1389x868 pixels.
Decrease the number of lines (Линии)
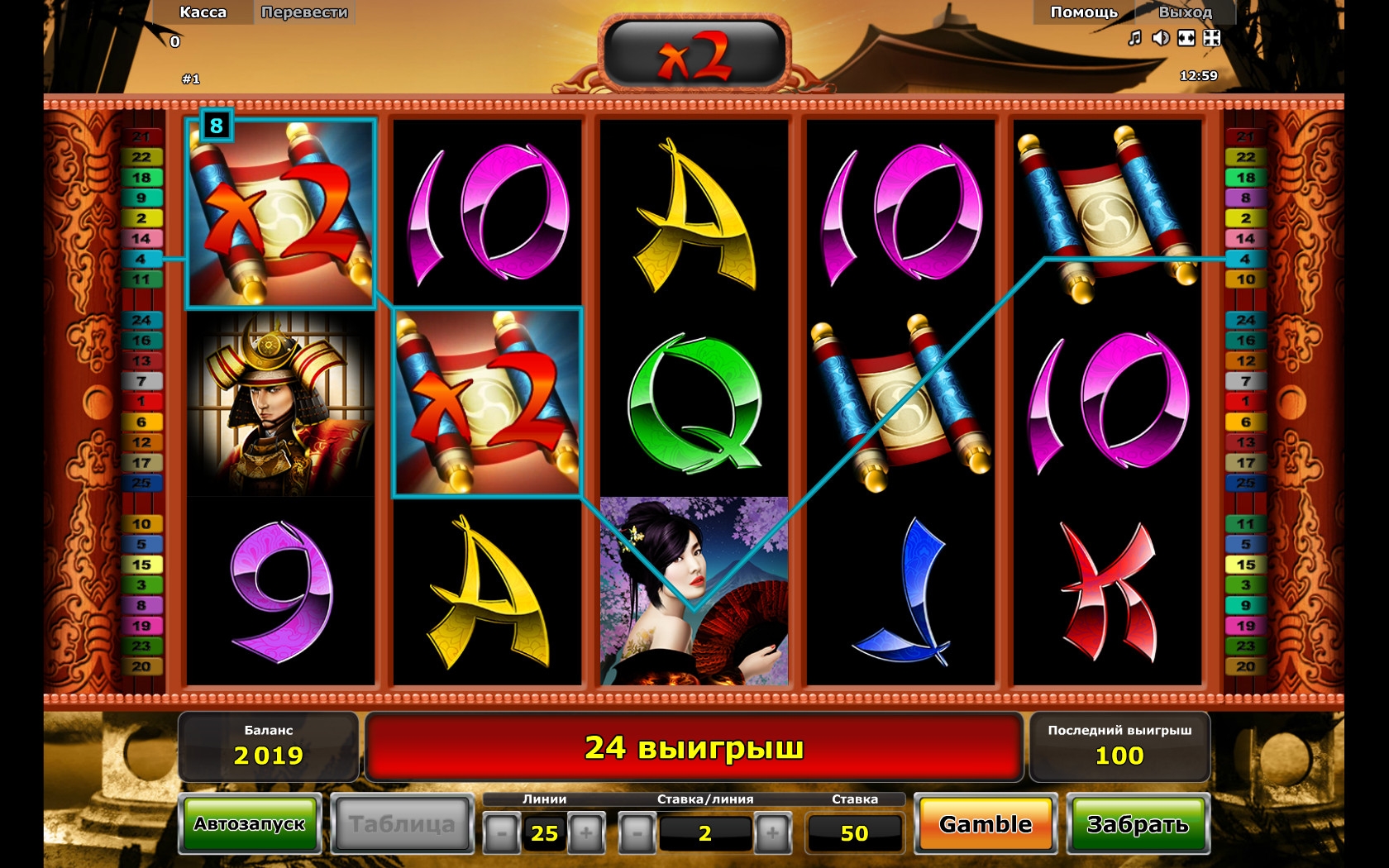click(x=501, y=833)
